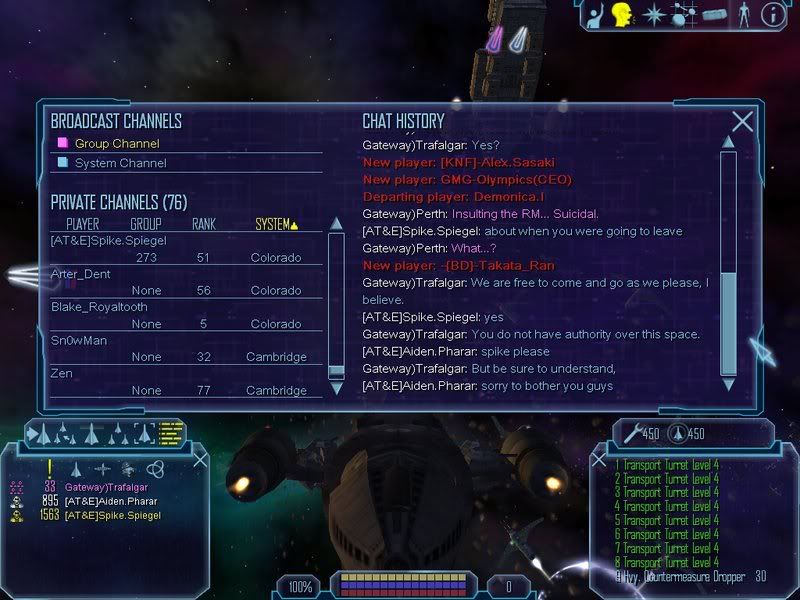Sort player list by Rank column
Viewport: 800px width, 600px height.
204,224
